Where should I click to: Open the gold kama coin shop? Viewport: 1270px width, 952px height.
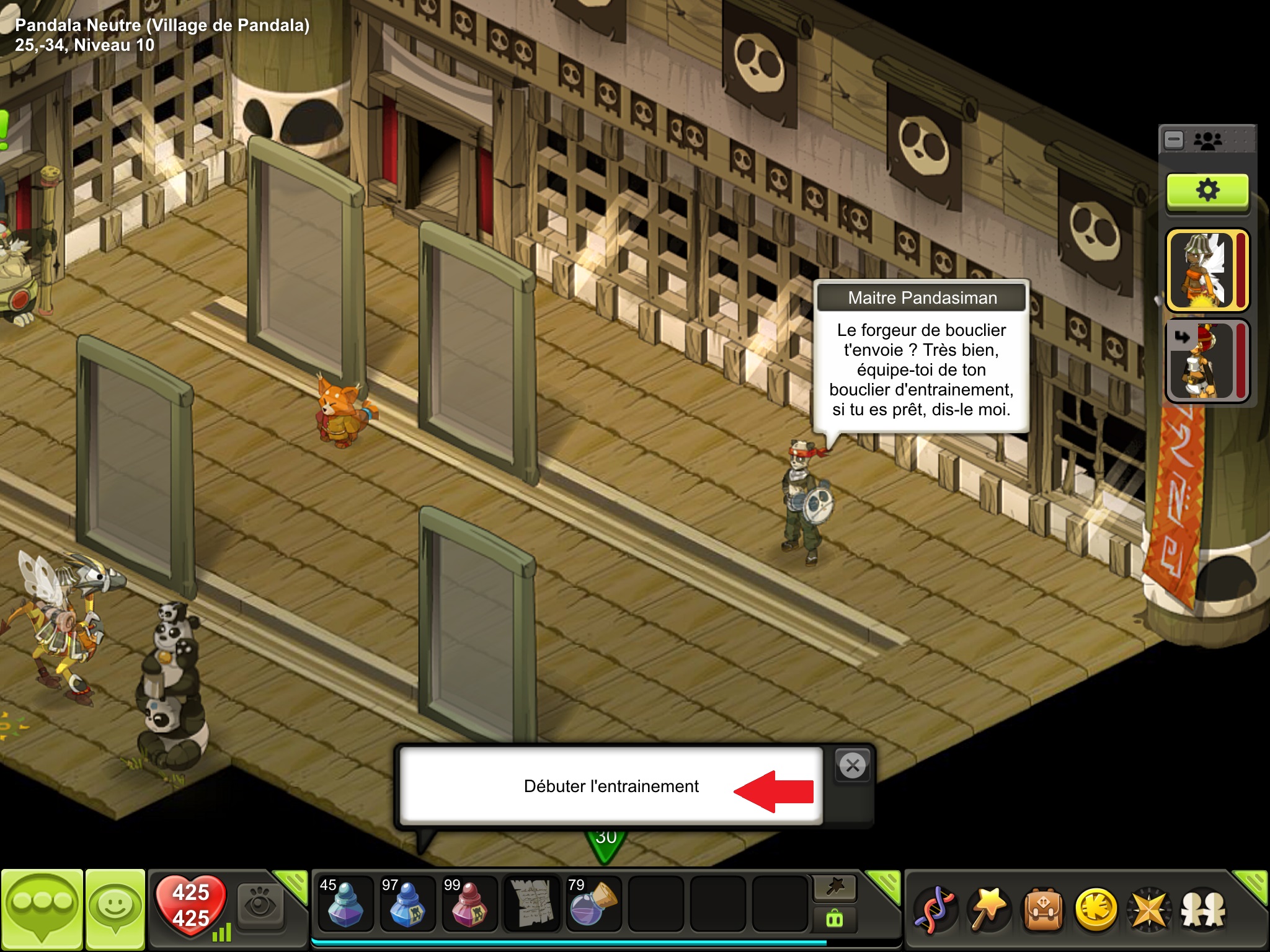pos(1096,910)
